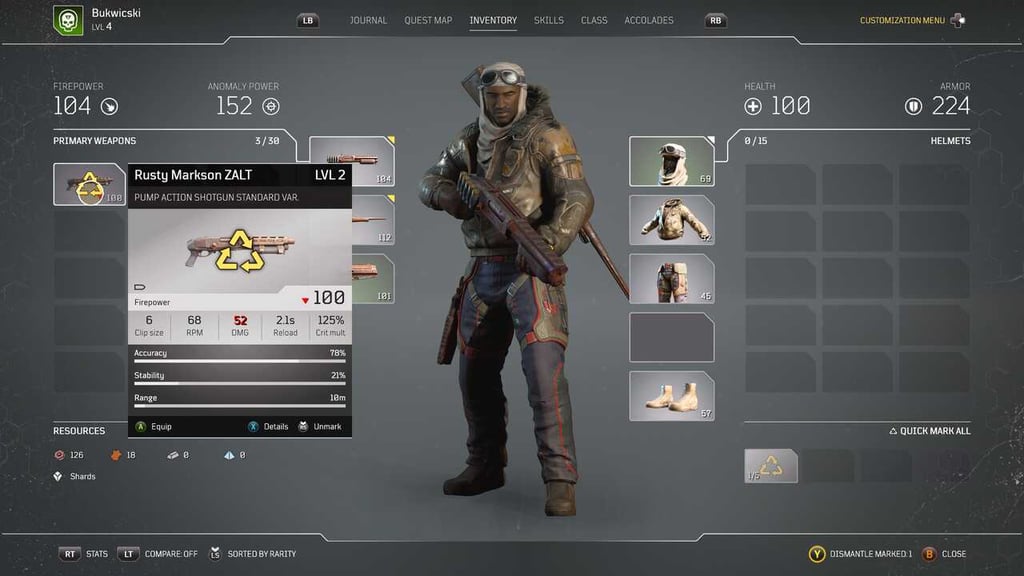Equip the Rusty Markson ZALT shotgun
Screen dimensions: 1024x576
154,426
